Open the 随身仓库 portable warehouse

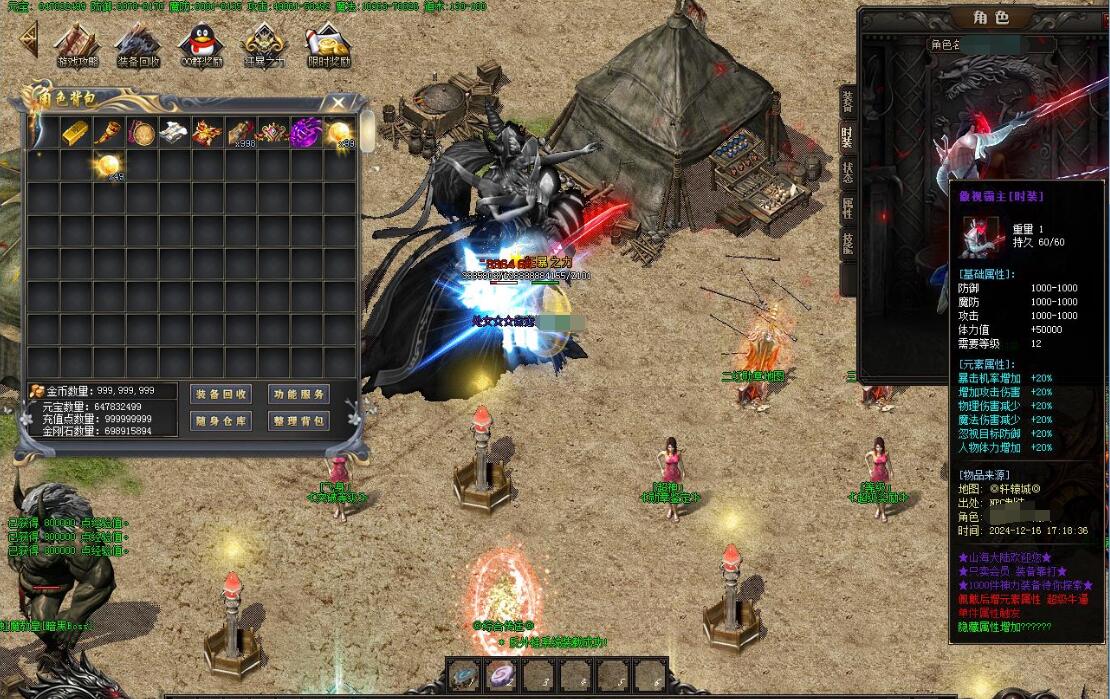[x=222, y=421]
